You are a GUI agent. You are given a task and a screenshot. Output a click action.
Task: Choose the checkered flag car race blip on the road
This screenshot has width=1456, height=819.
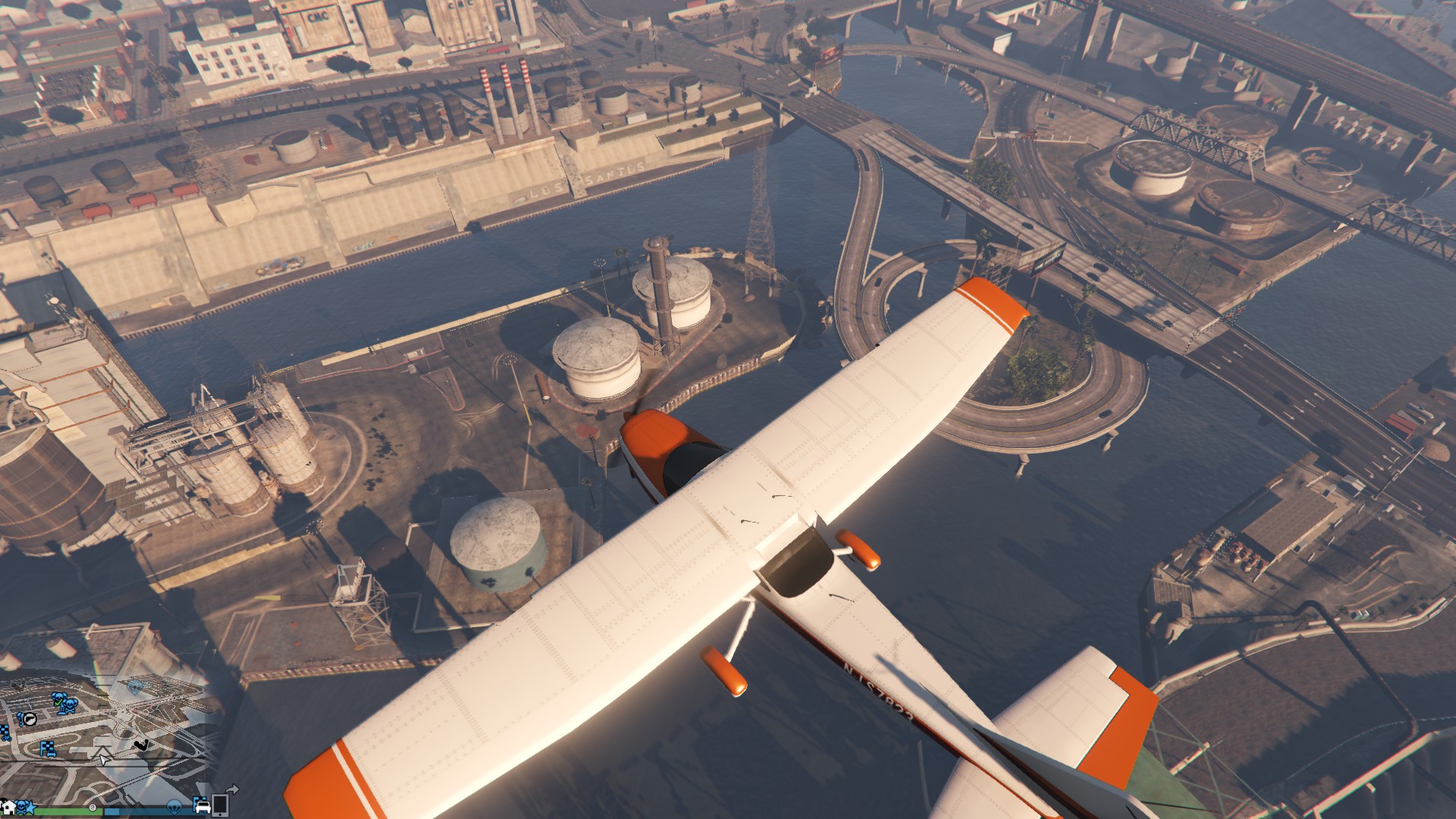point(48,749)
